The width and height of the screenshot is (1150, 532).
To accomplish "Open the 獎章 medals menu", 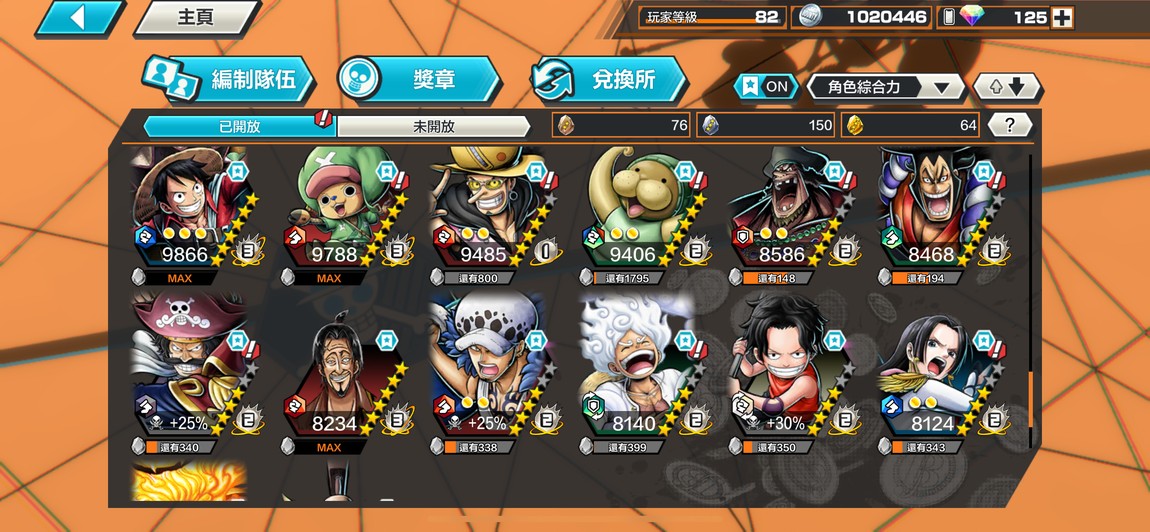I will point(418,80).
